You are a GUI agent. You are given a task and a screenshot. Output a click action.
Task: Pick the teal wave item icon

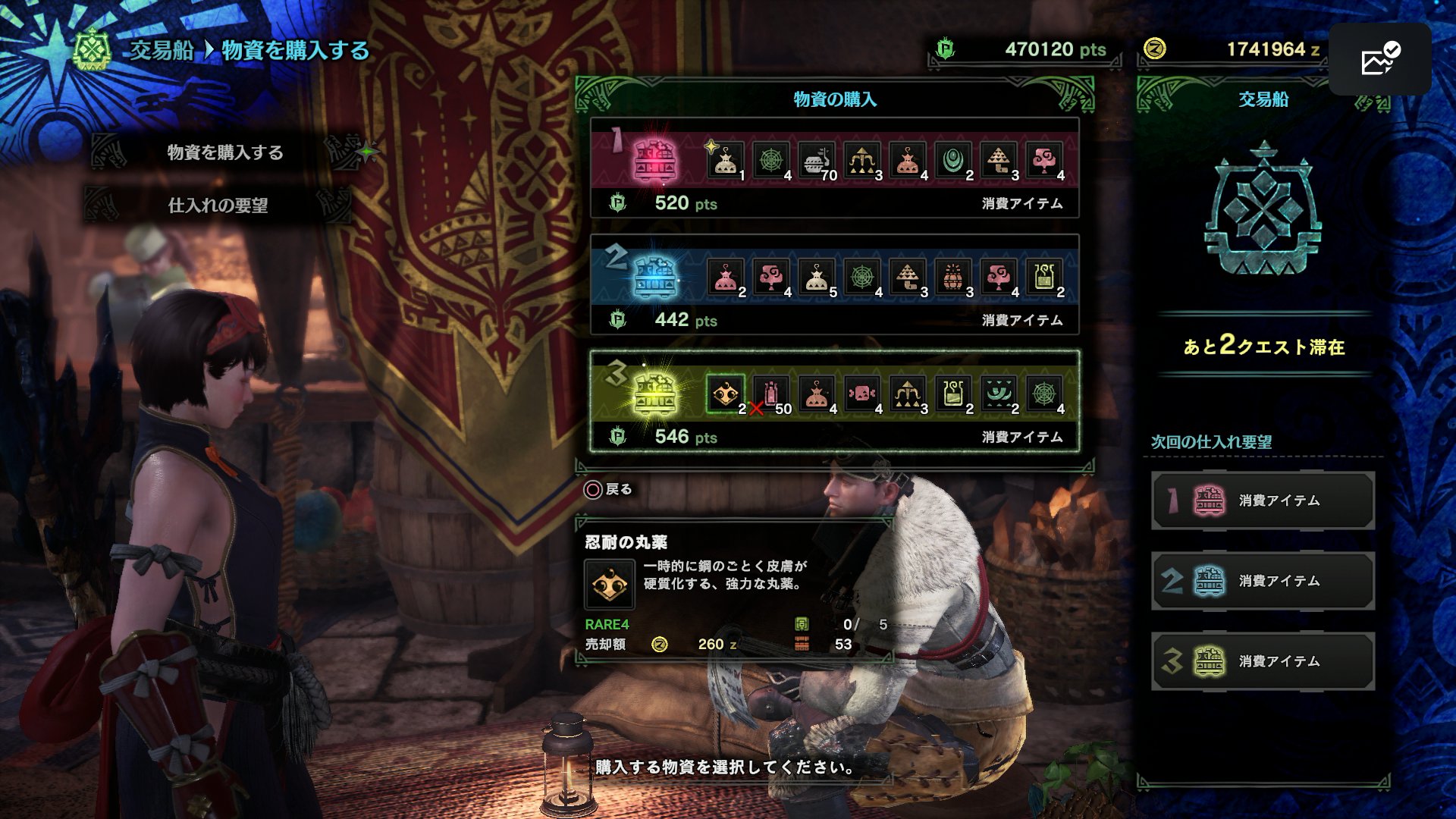[x=998, y=394]
